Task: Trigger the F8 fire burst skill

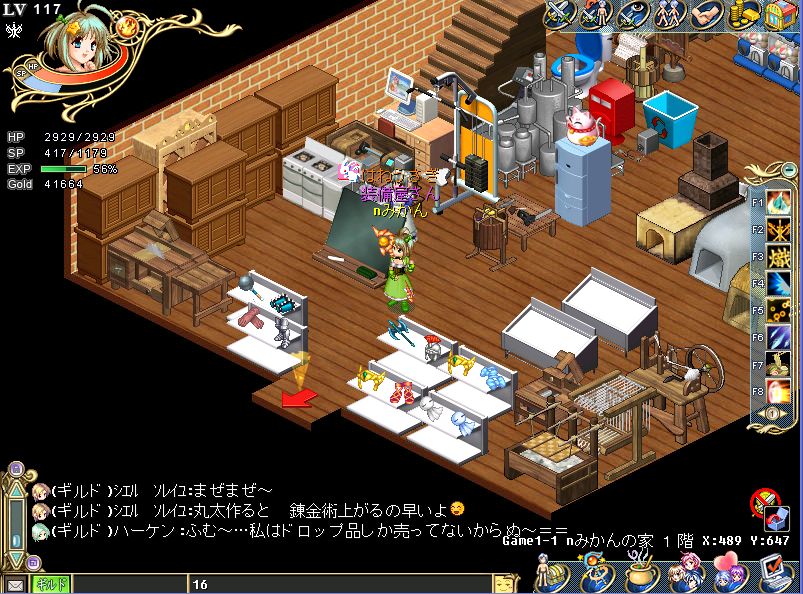Action: point(779,391)
